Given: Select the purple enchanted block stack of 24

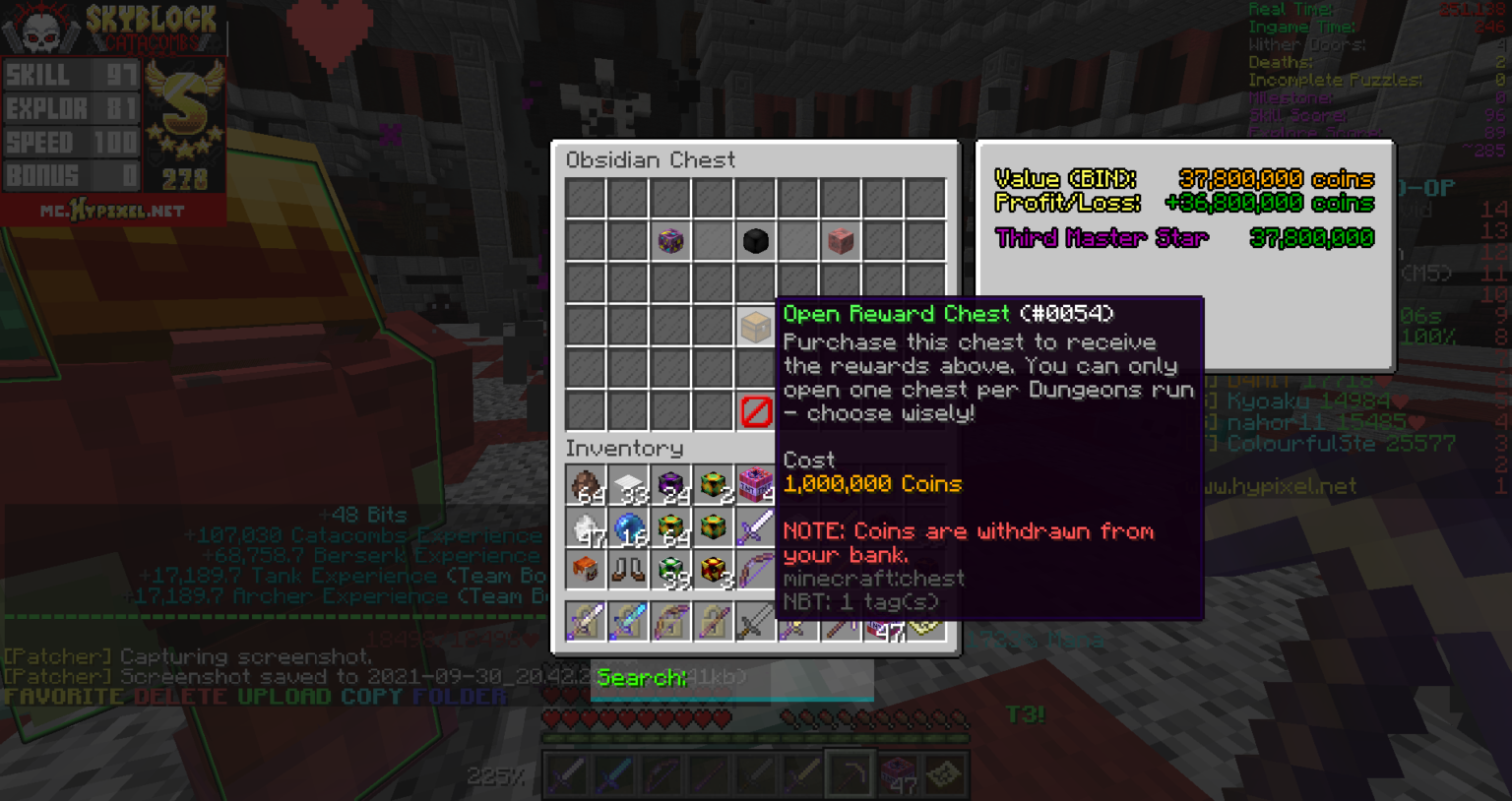Looking at the screenshot, I should [670, 483].
